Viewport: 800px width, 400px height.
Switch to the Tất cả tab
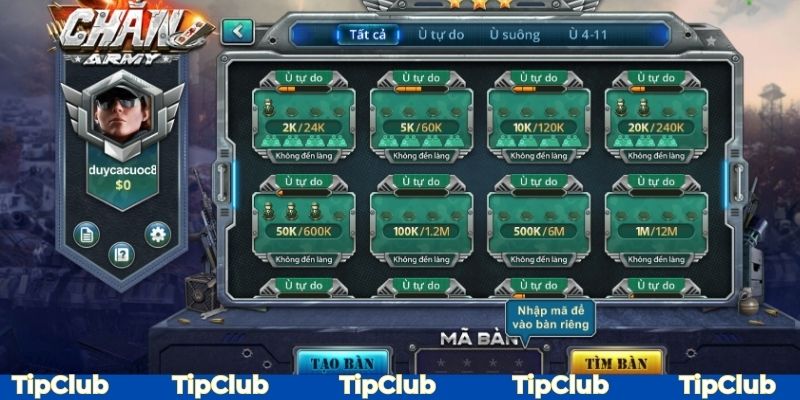point(368,34)
